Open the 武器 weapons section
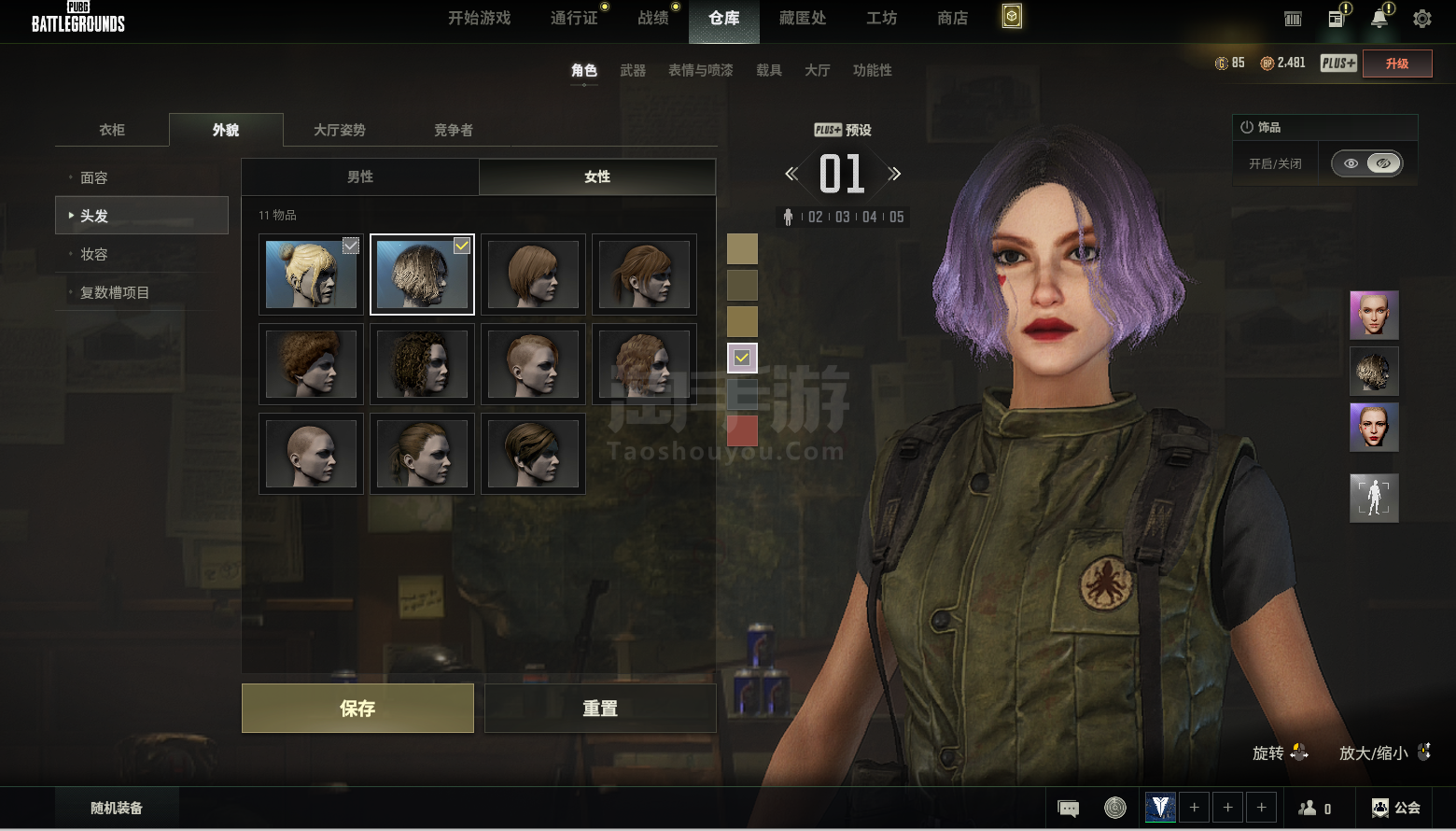This screenshot has height=831, width=1456. pos(633,70)
